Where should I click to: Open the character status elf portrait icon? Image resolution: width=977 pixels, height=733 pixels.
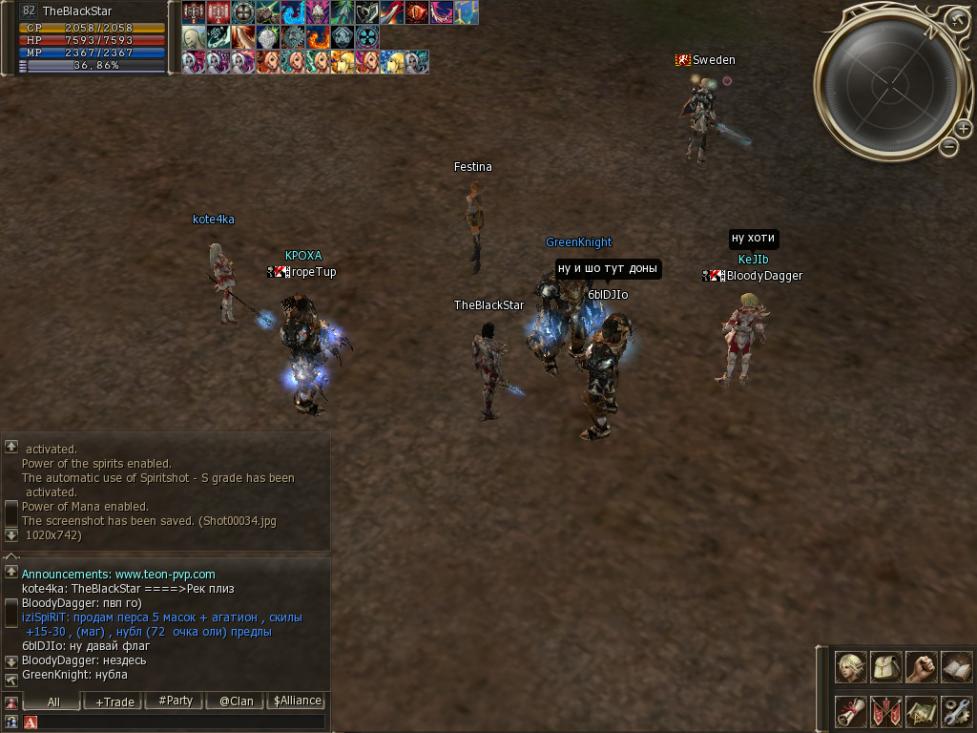click(851, 666)
